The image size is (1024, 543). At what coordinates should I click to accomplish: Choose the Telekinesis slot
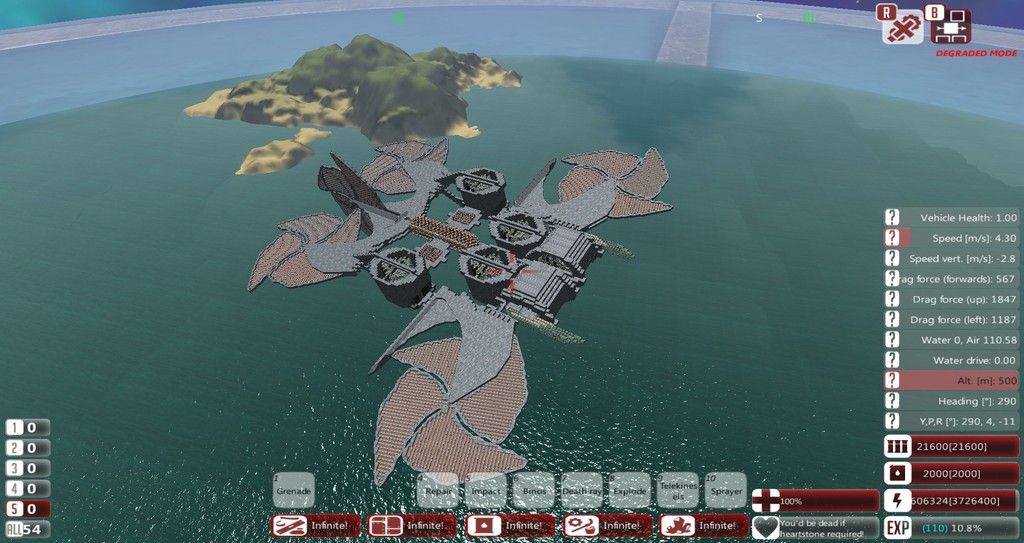pyautogui.click(x=678, y=490)
